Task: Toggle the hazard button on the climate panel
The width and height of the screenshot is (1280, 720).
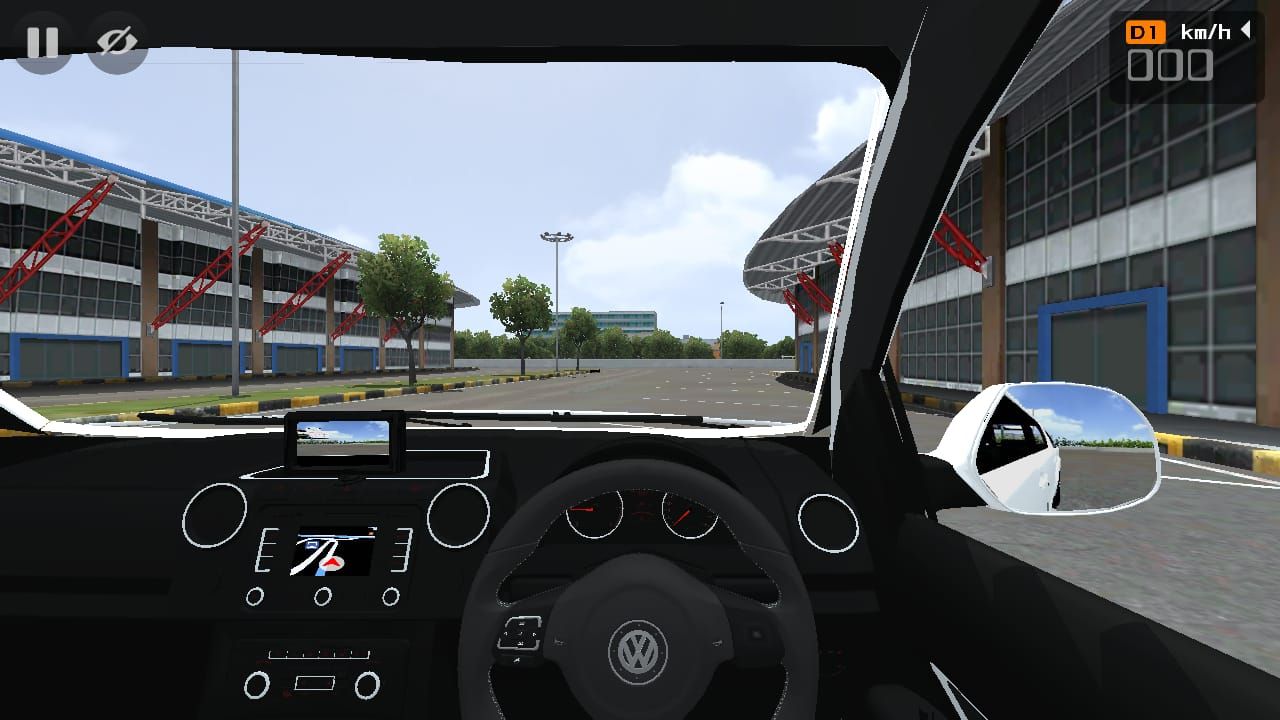Action: (x=316, y=681)
